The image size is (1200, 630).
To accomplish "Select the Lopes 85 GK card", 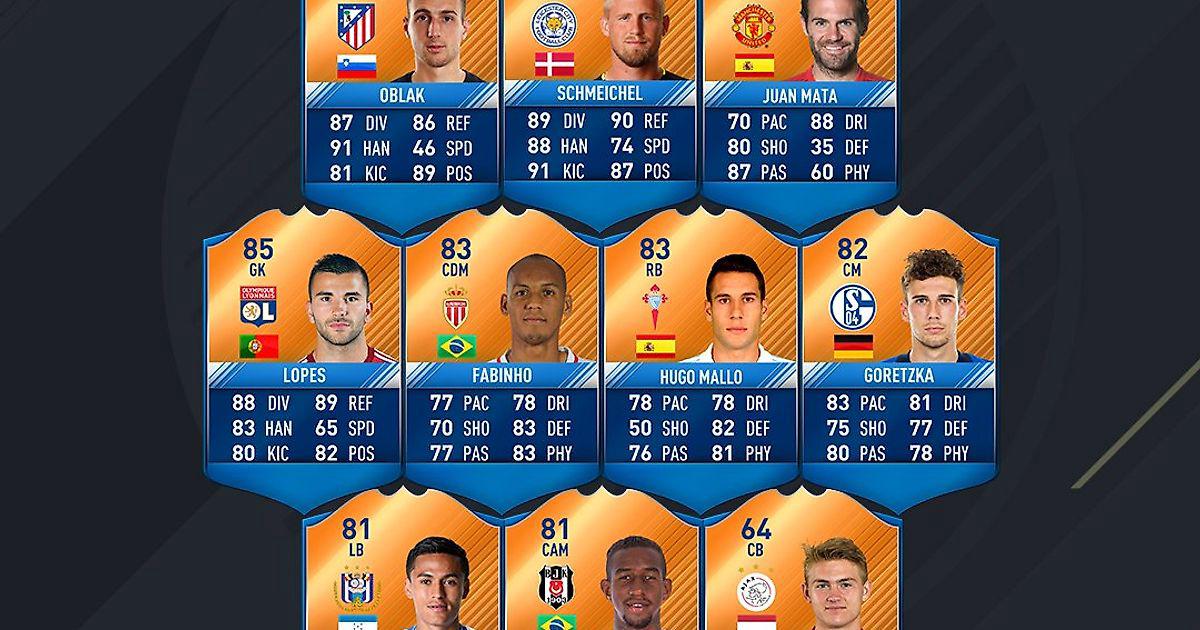I will 302,350.
